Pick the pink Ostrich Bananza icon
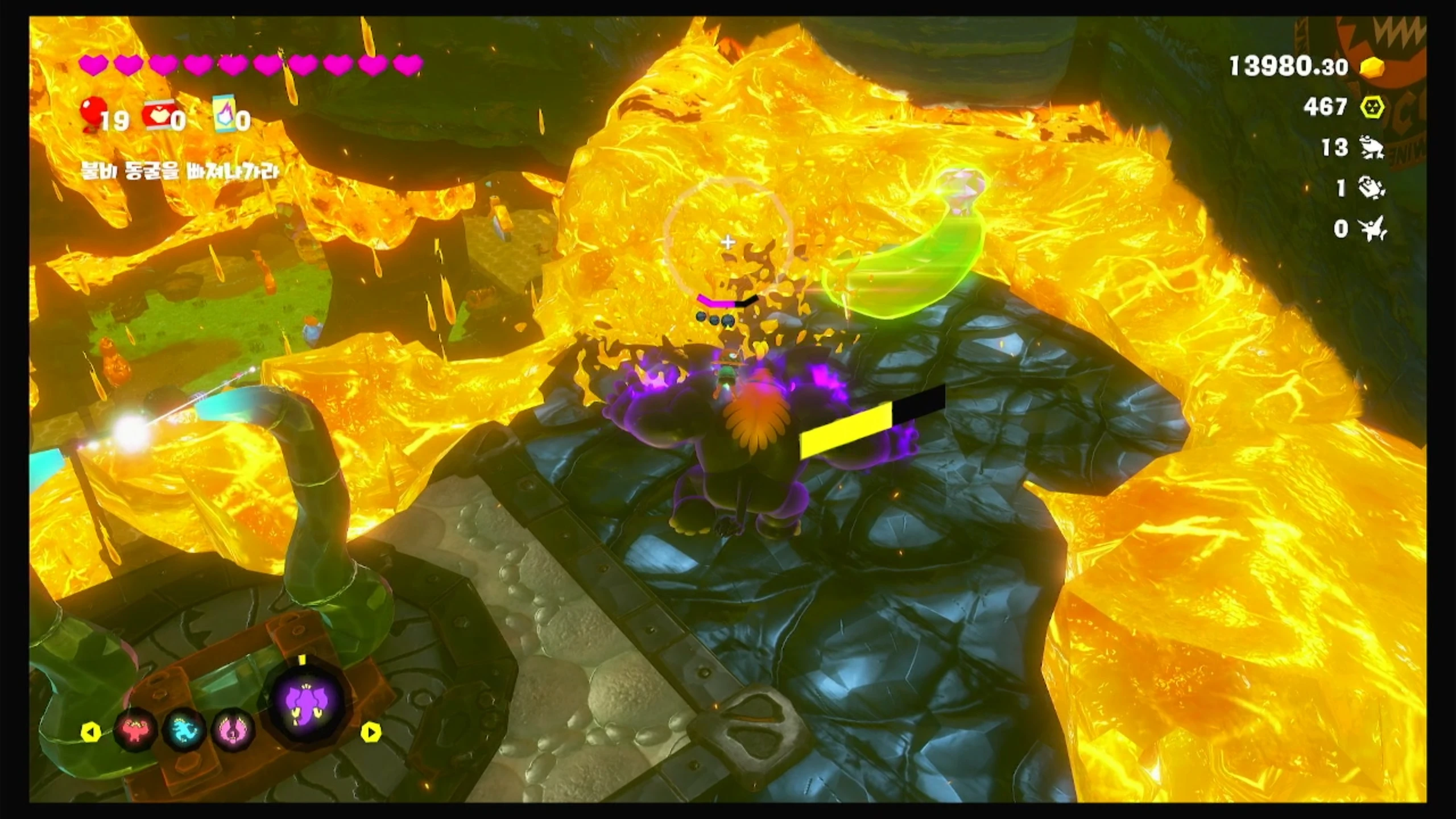This screenshot has height=819, width=1456. click(233, 730)
